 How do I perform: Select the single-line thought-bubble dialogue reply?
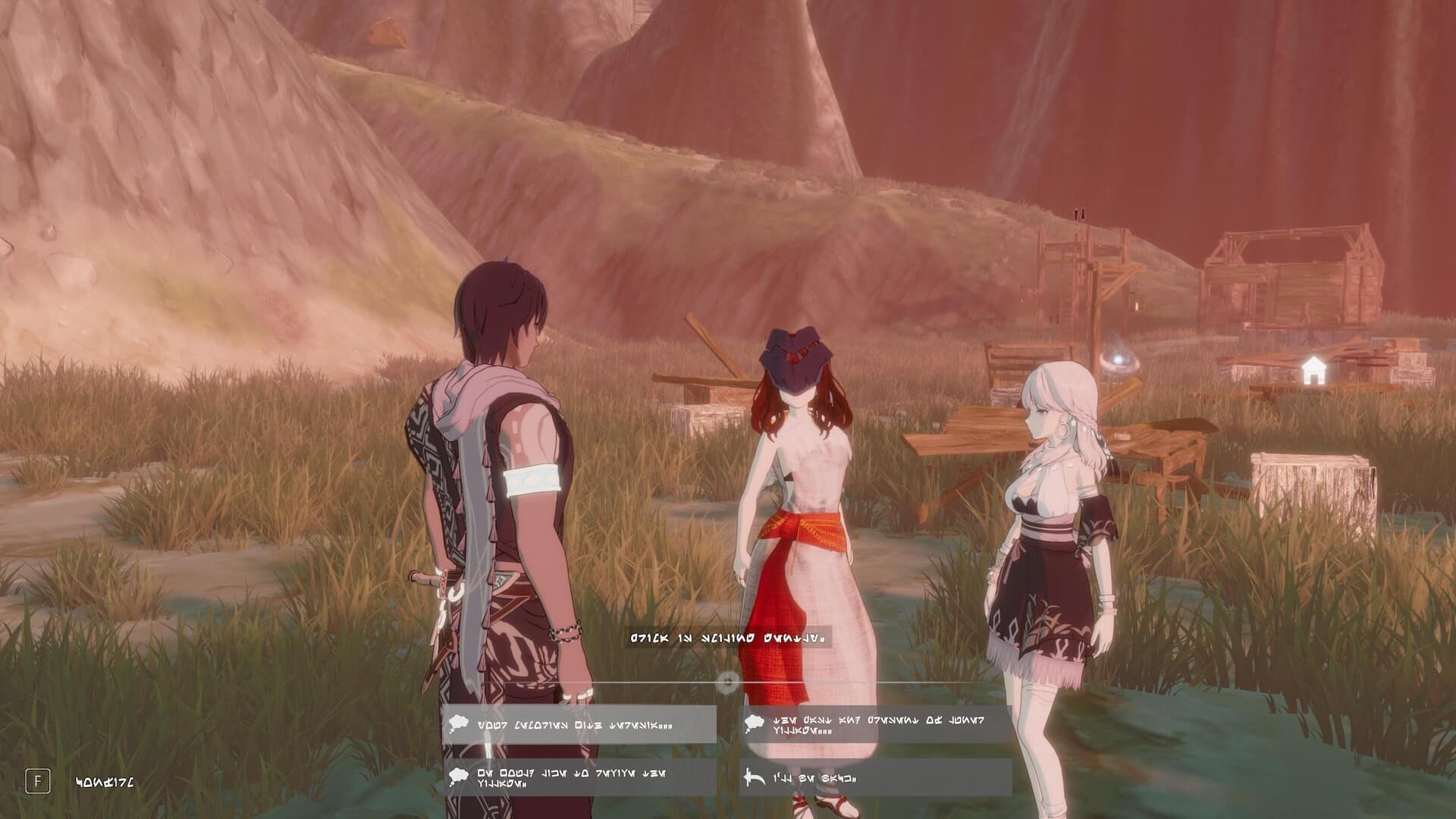click(x=579, y=725)
